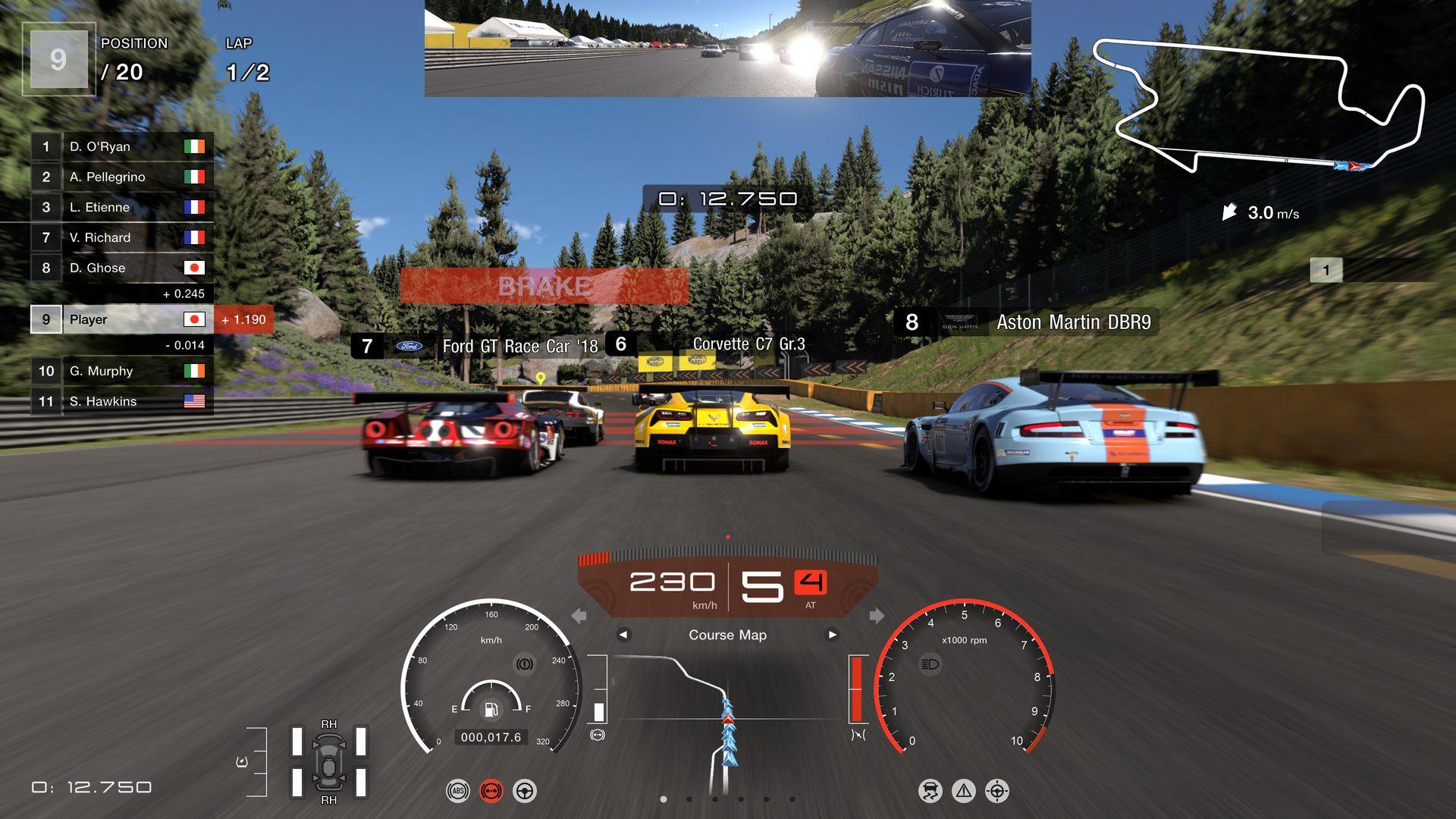Toggle the steering wheel assist indicator
1456x819 pixels.
coord(524,791)
